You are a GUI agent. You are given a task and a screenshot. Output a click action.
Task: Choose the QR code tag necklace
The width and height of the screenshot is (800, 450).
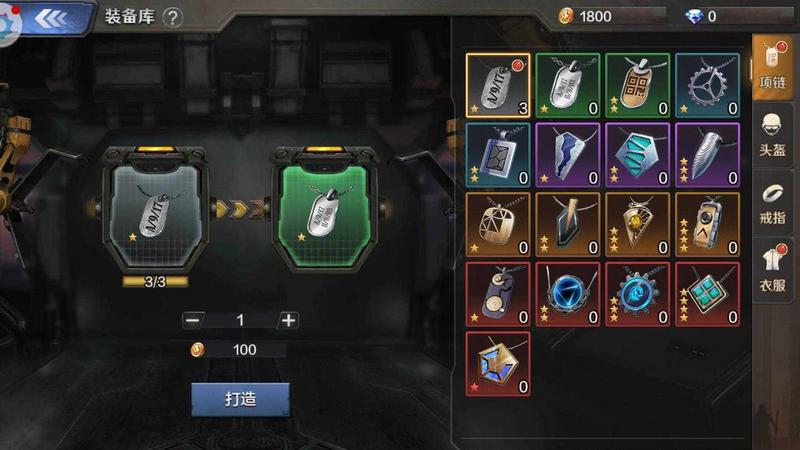click(637, 85)
